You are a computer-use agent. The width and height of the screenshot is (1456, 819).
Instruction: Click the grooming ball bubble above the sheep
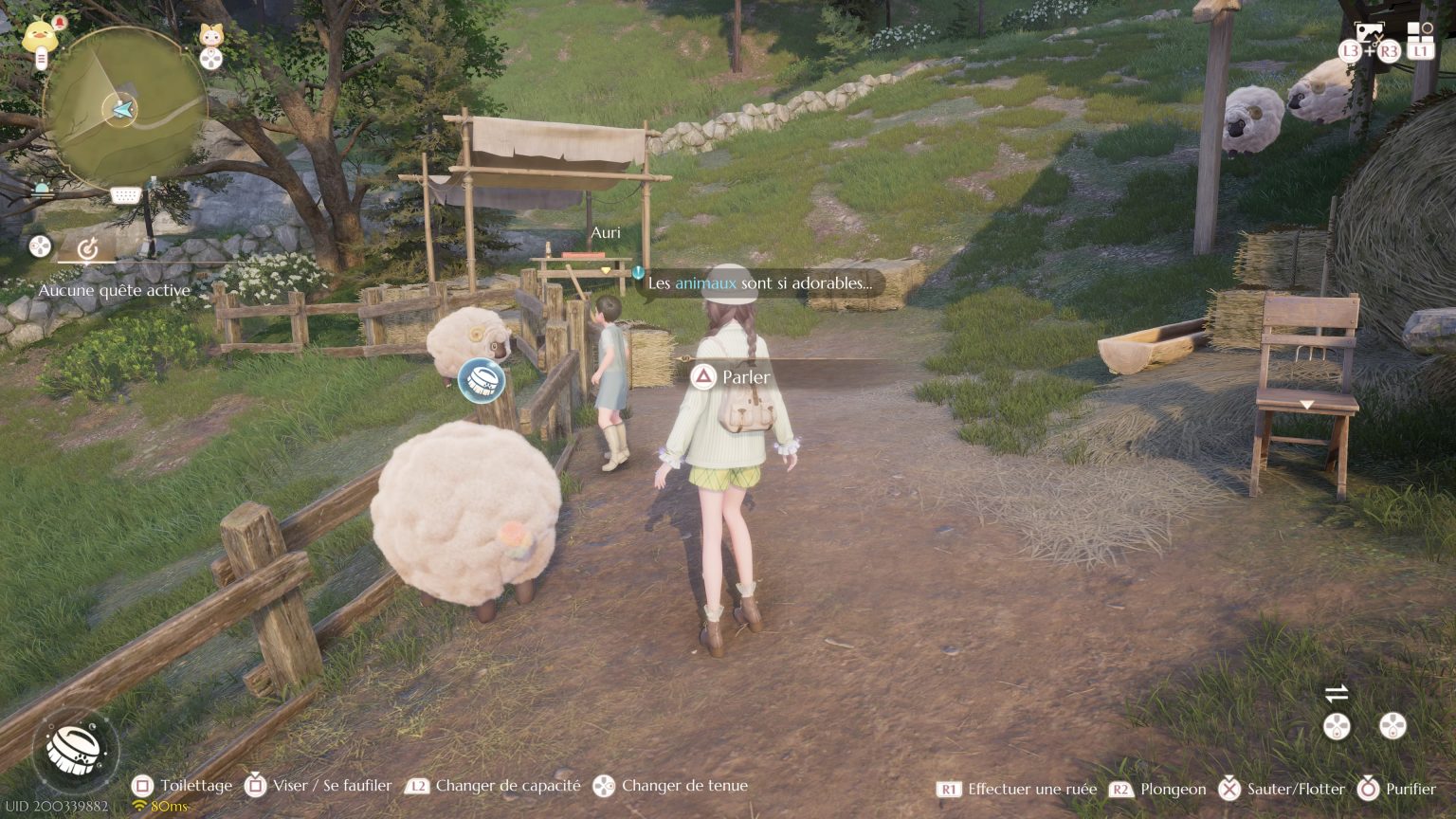click(x=481, y=382)
